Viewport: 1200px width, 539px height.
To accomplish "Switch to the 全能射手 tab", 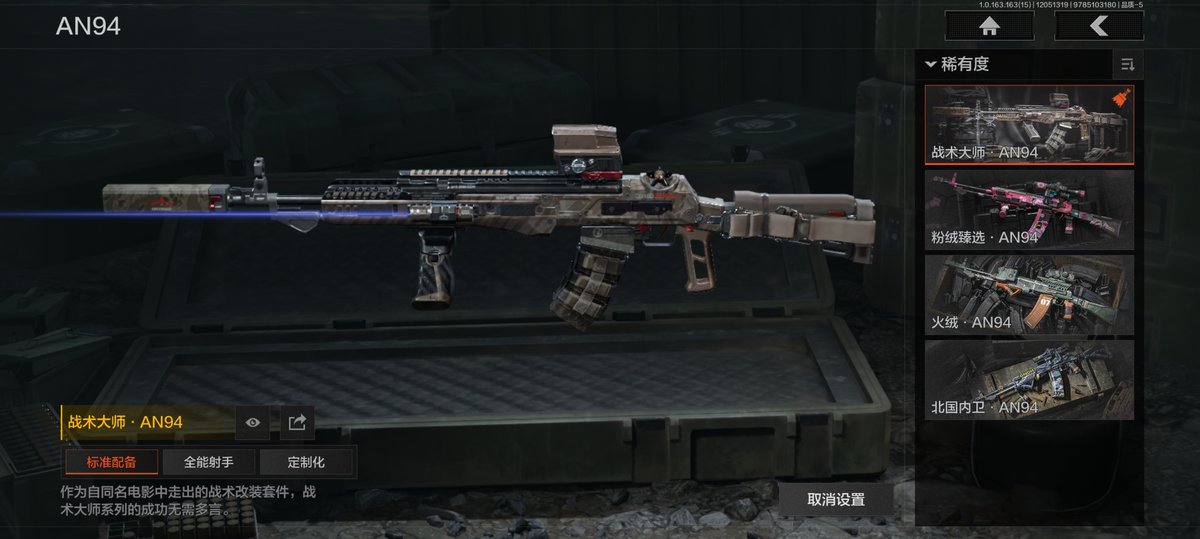I will [208, 462].
